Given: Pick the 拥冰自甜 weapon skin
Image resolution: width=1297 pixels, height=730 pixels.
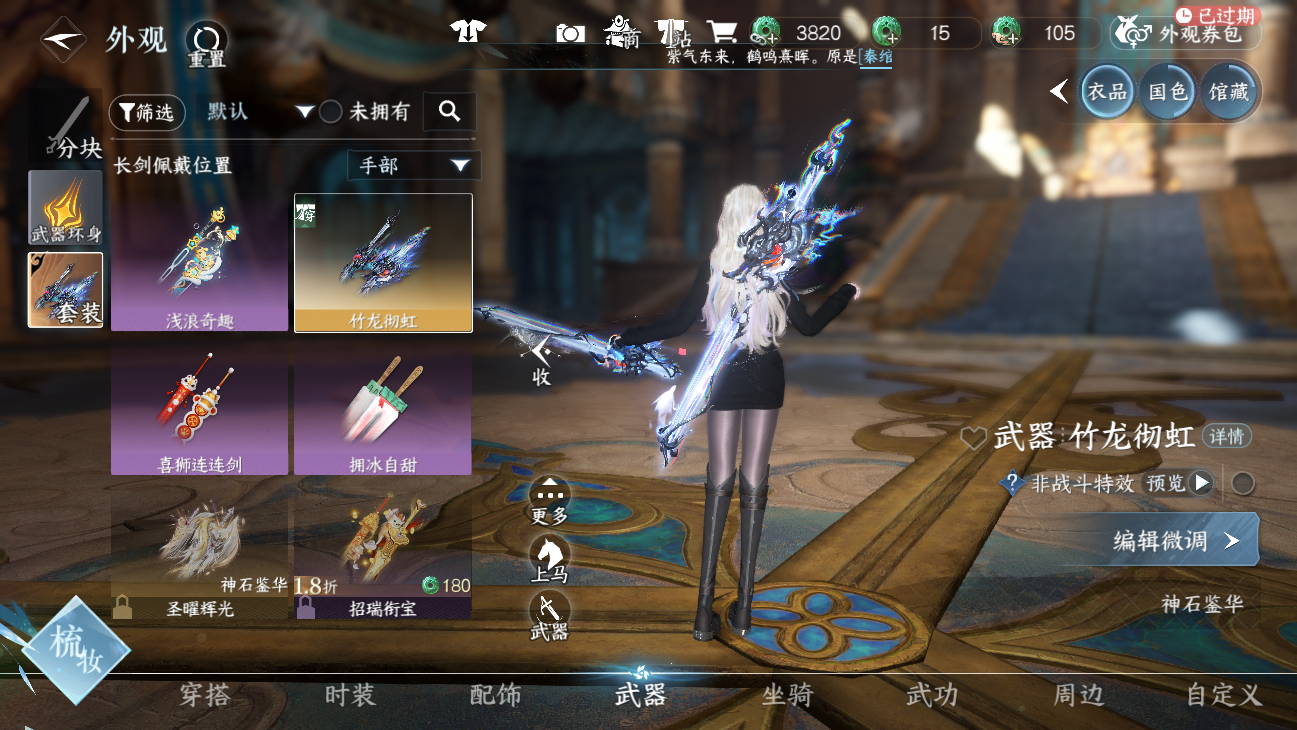Looking at the screenshot, I should click(x=383, y=410).
